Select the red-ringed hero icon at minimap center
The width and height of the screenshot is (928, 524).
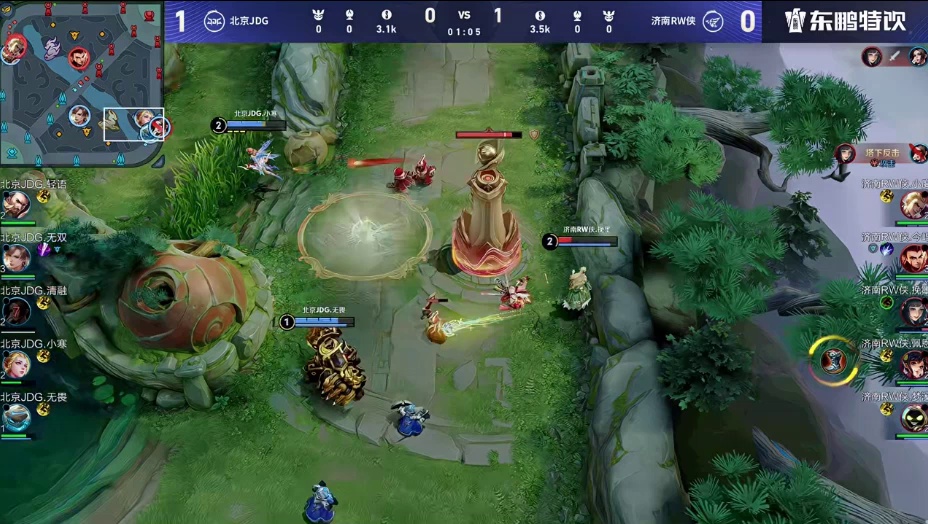pyautogui.click(x=80, y=60)
